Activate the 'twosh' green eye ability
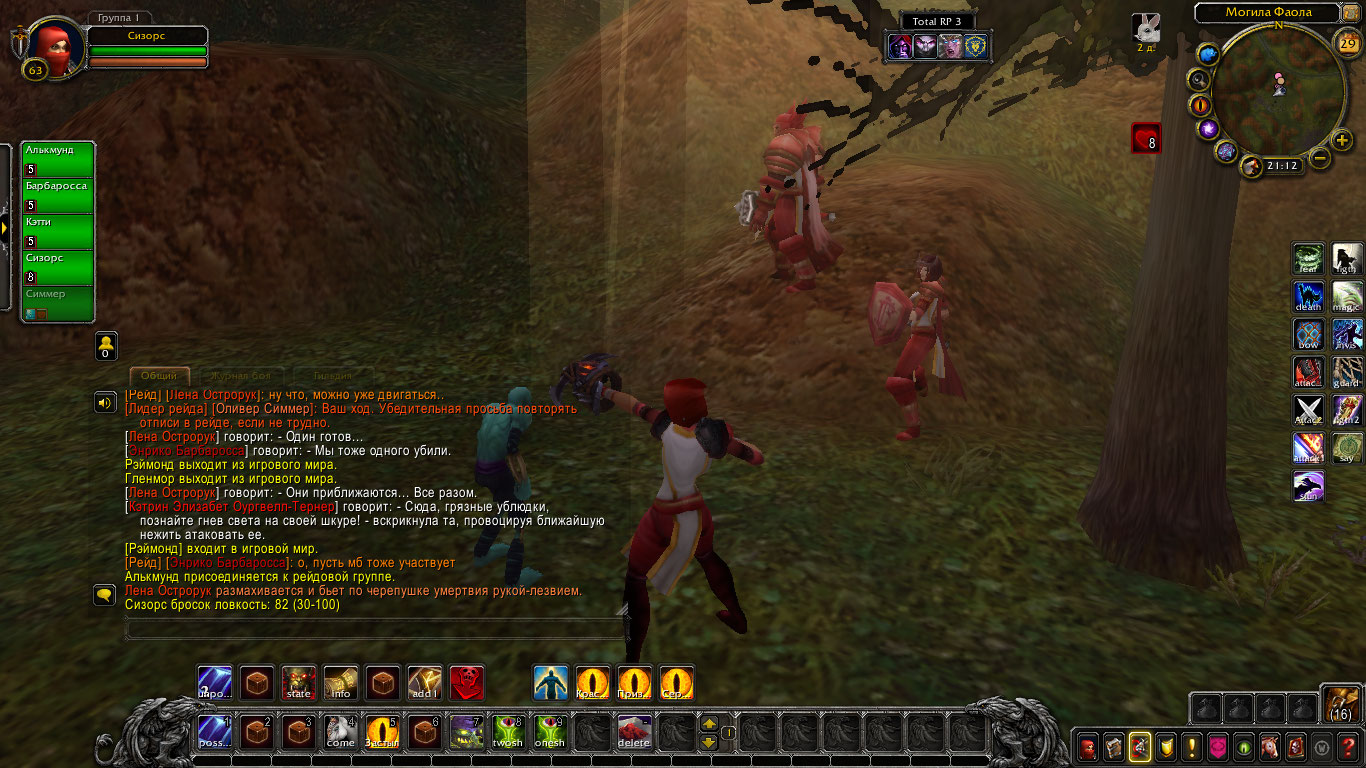 coord(508,733)
